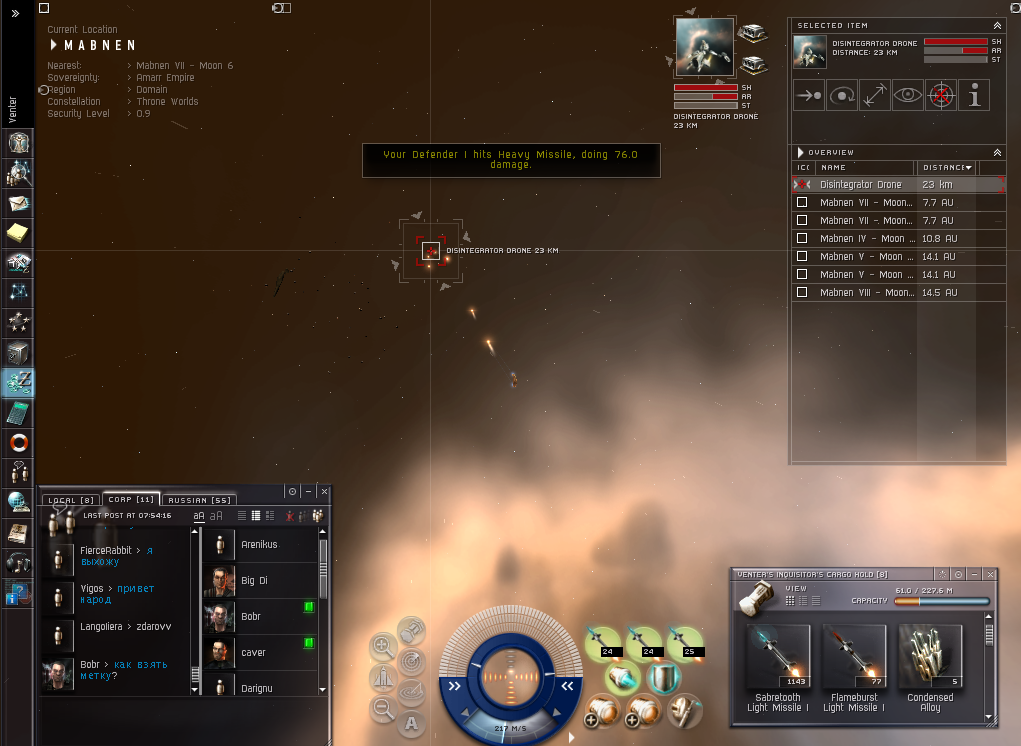Open the mail envelope icon in sidebar

tap(18, 204)
